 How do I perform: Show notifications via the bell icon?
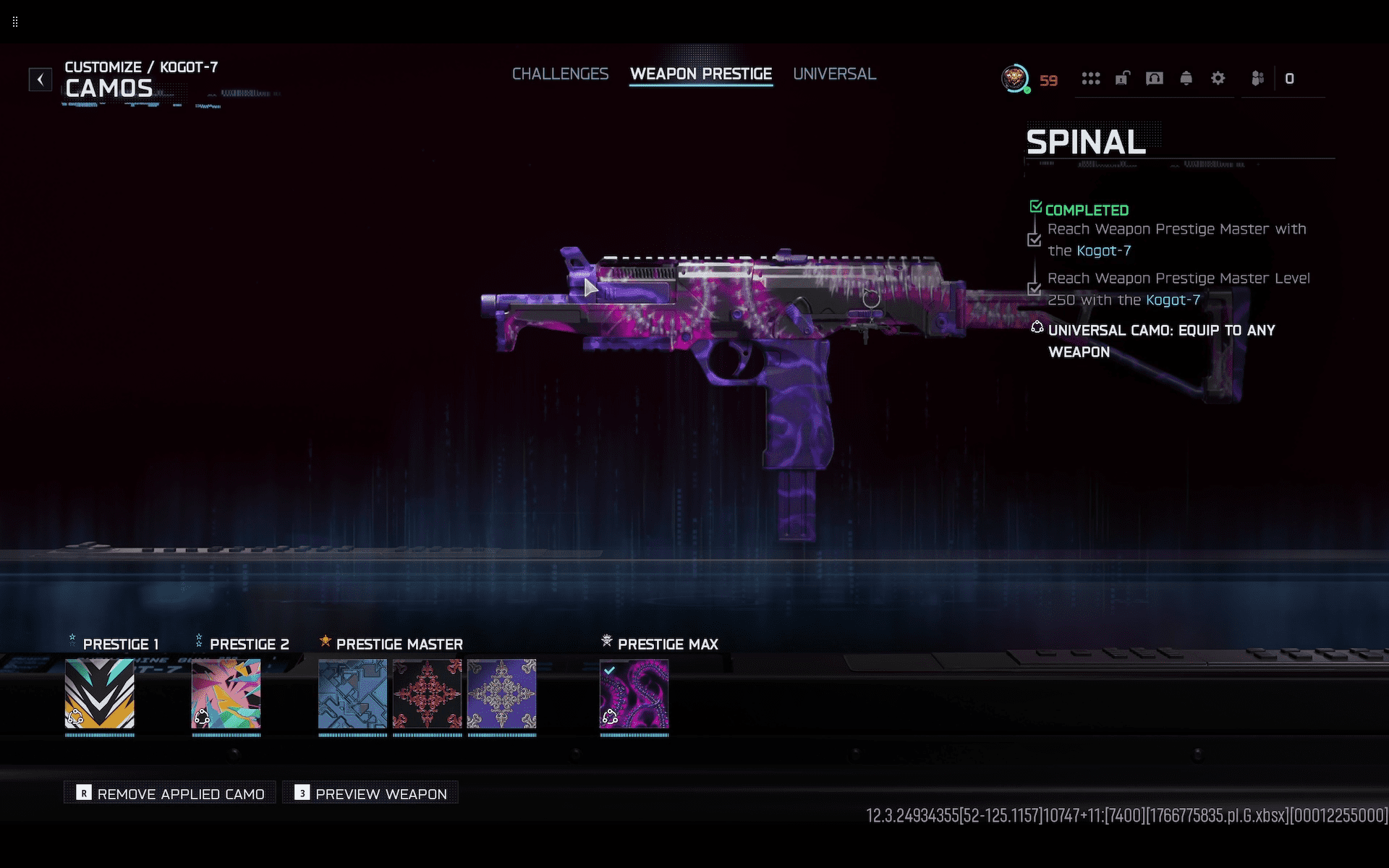1186,79
